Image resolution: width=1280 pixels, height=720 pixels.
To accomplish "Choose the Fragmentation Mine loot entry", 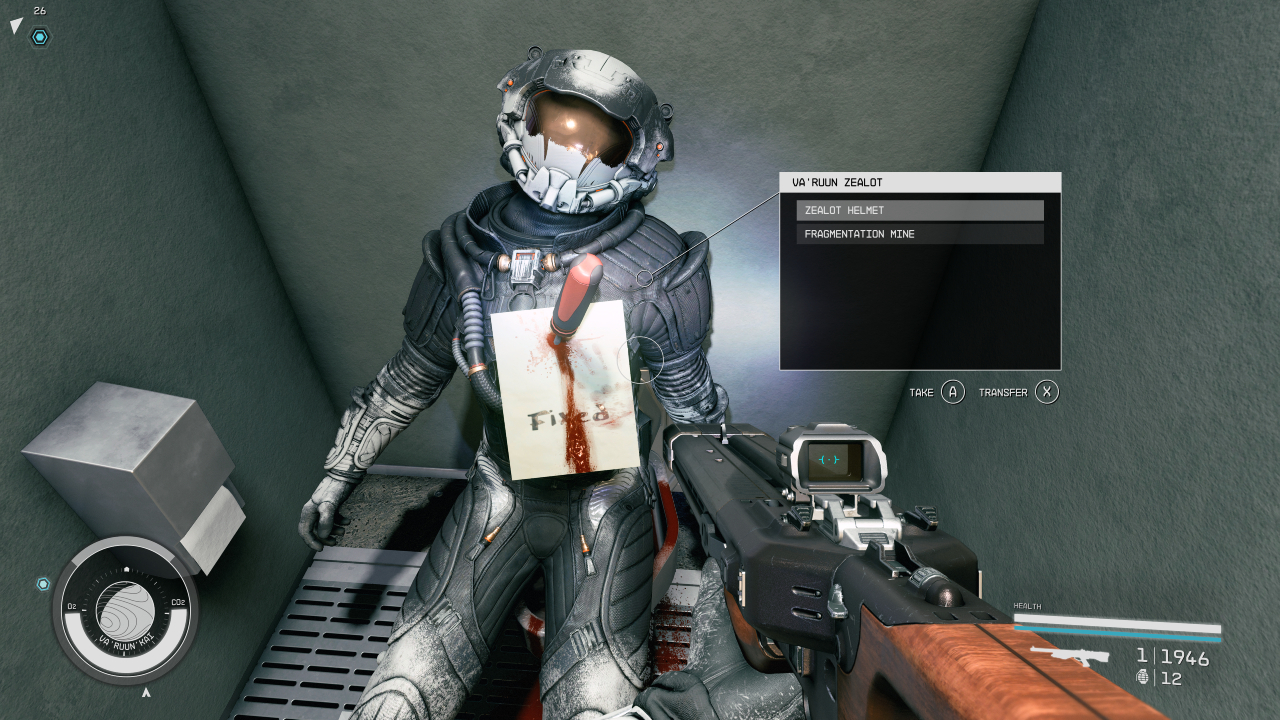I will 919,234.
